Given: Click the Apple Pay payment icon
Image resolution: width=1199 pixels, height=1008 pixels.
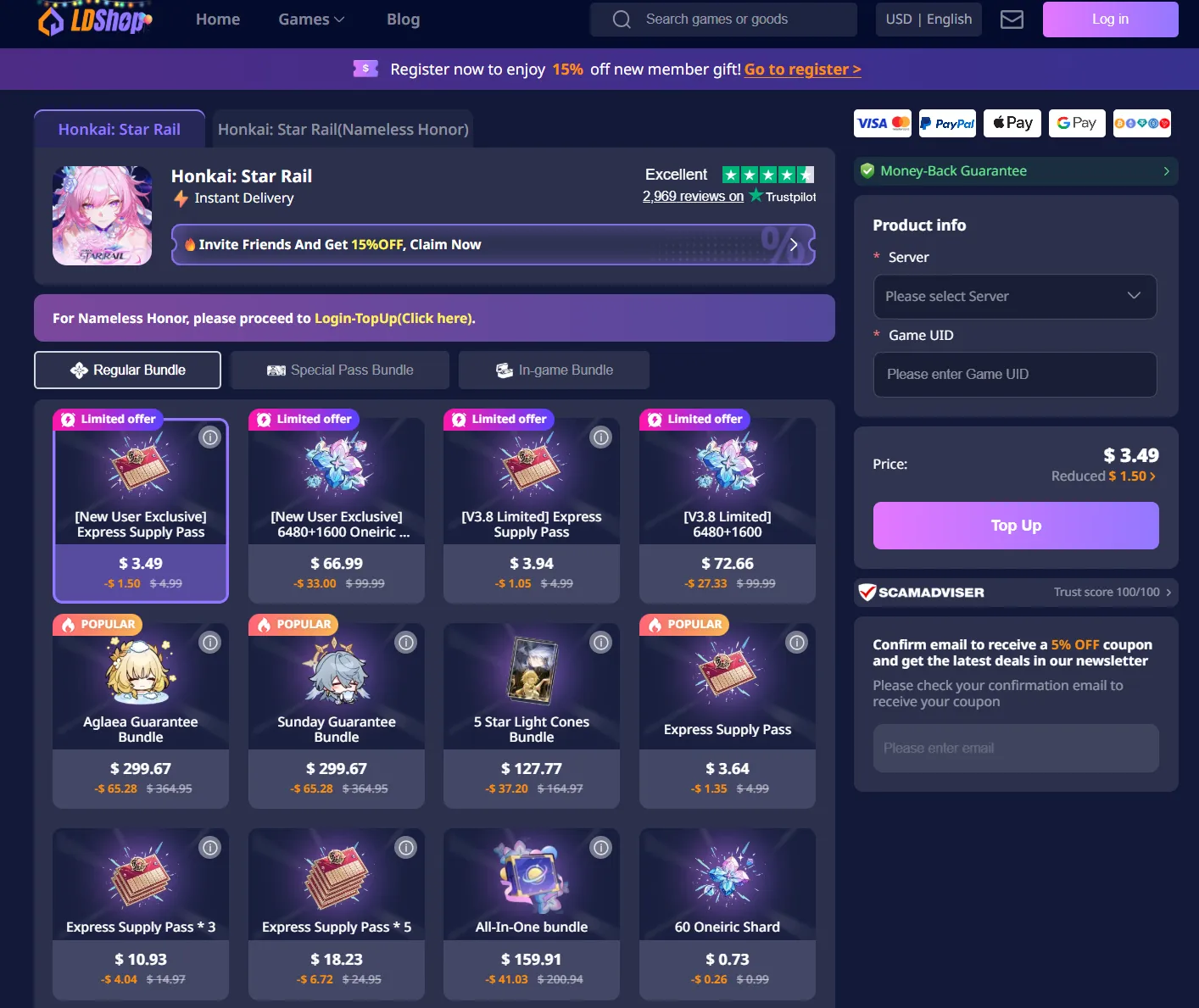Looking at the screenshot, I should click(1012, 123).
